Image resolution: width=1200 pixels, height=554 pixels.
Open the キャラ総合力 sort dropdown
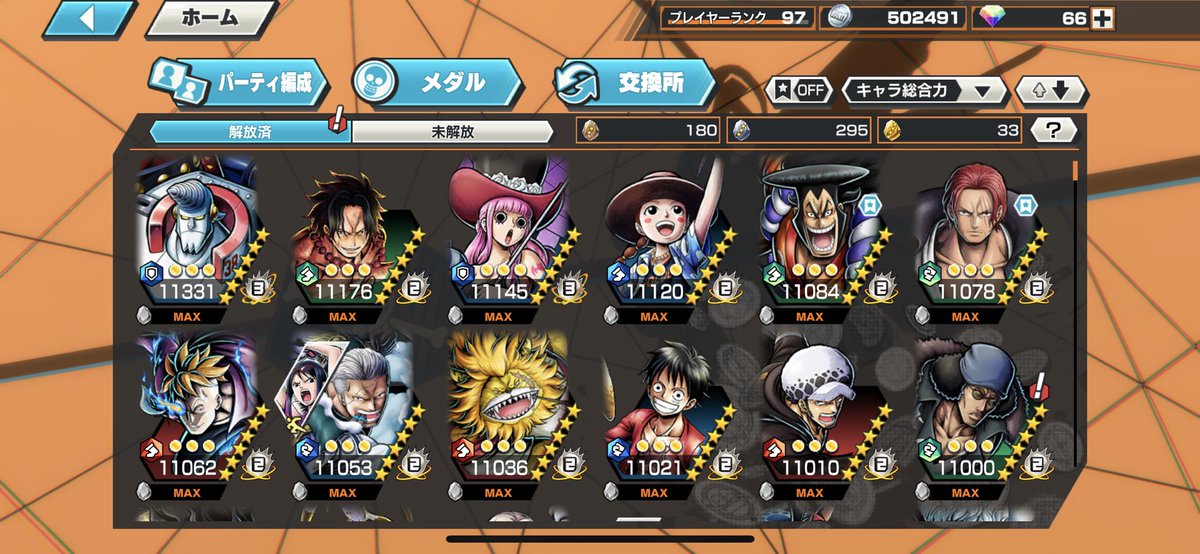point(924,90)
